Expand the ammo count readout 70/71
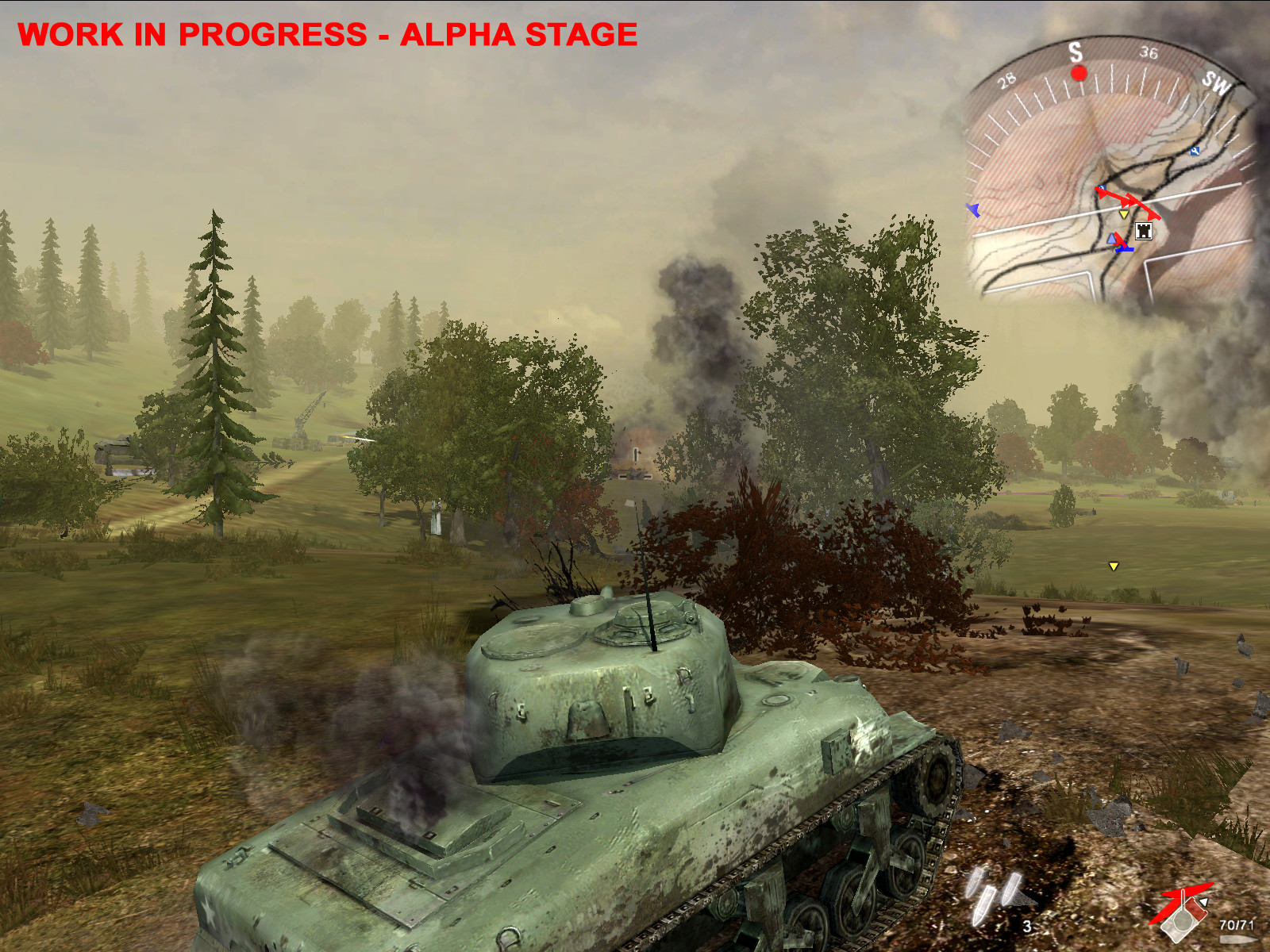The image size is (1270, 952). [1237, 925]
